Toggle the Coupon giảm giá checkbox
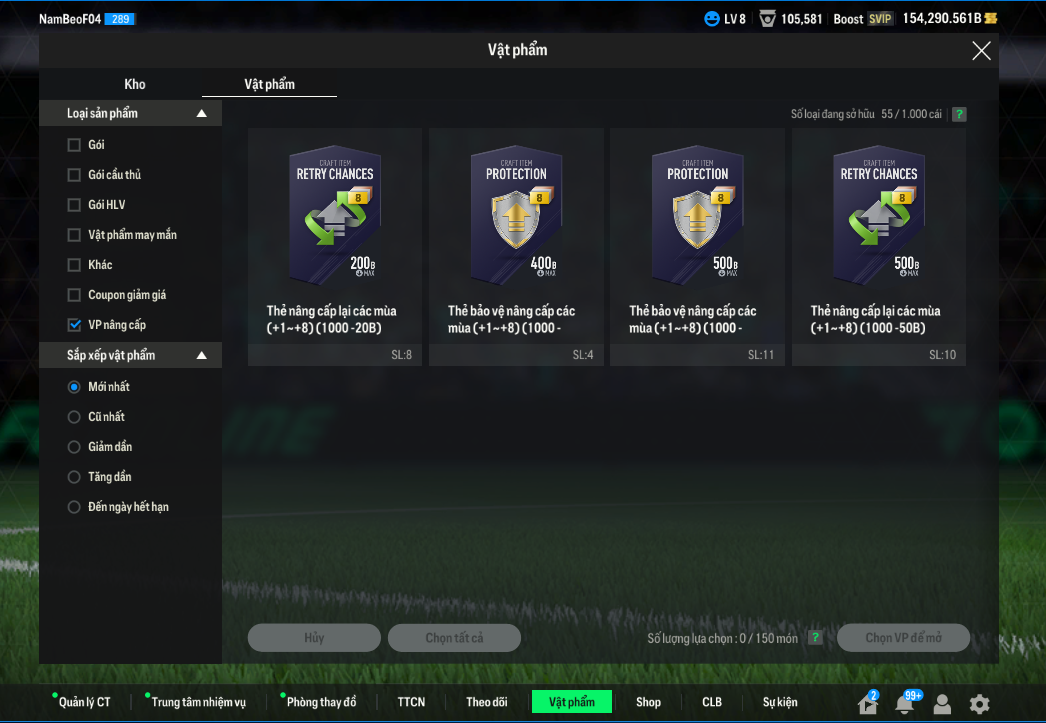The width and height of the screenshot is (1046, 723). pyautogui.click(x=74, y=295)
